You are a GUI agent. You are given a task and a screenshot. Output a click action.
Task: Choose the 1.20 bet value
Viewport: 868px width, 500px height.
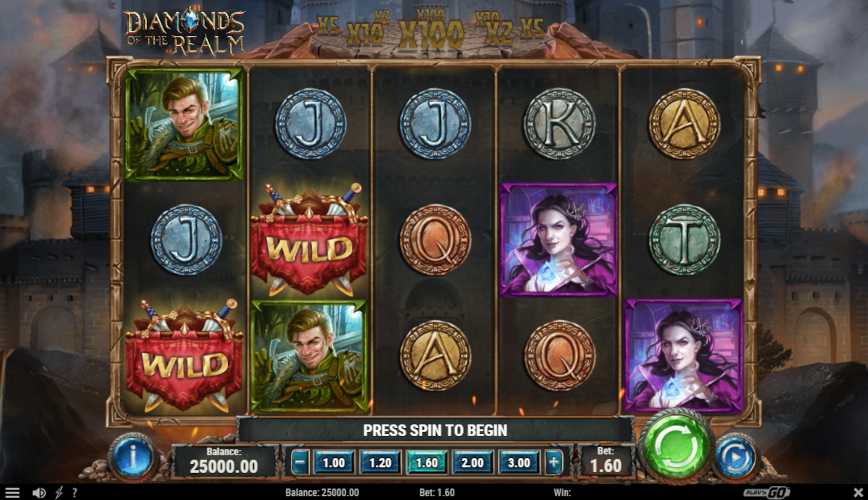pyautogui.click(x=379, y=462)
